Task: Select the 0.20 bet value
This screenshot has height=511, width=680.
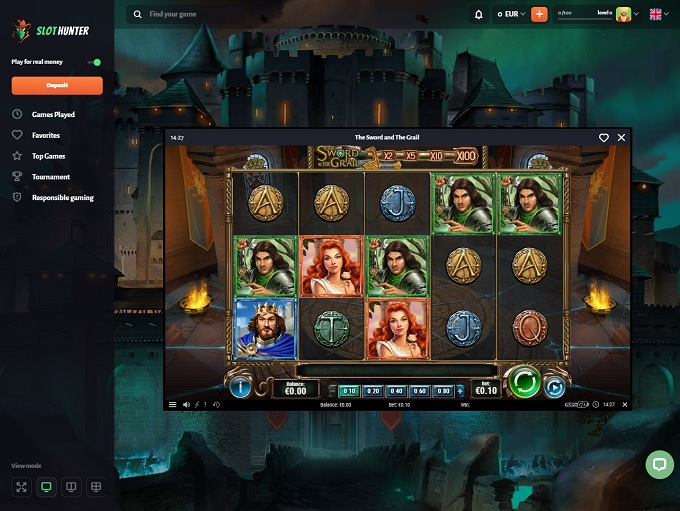Action: pyautogui.click(x=372, y=391)
